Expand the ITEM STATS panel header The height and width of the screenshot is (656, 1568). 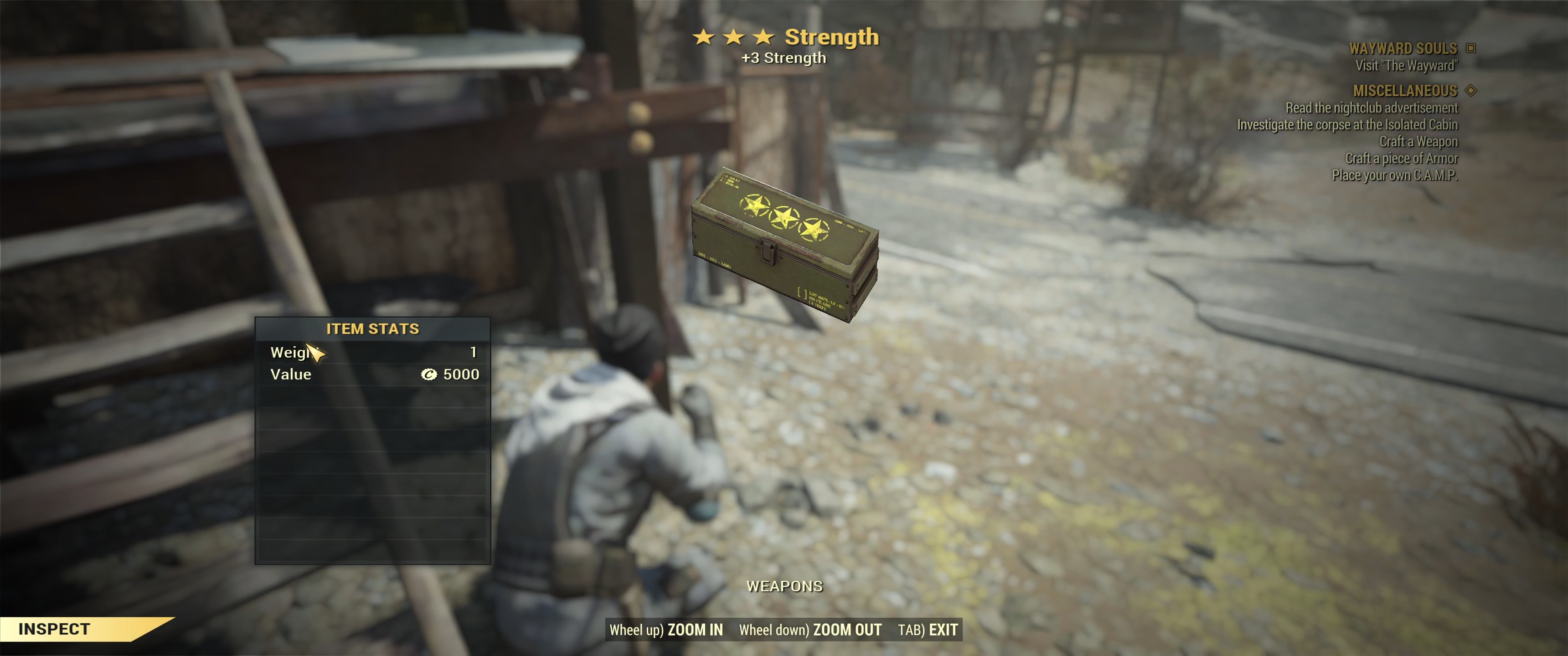click(373, 328)
